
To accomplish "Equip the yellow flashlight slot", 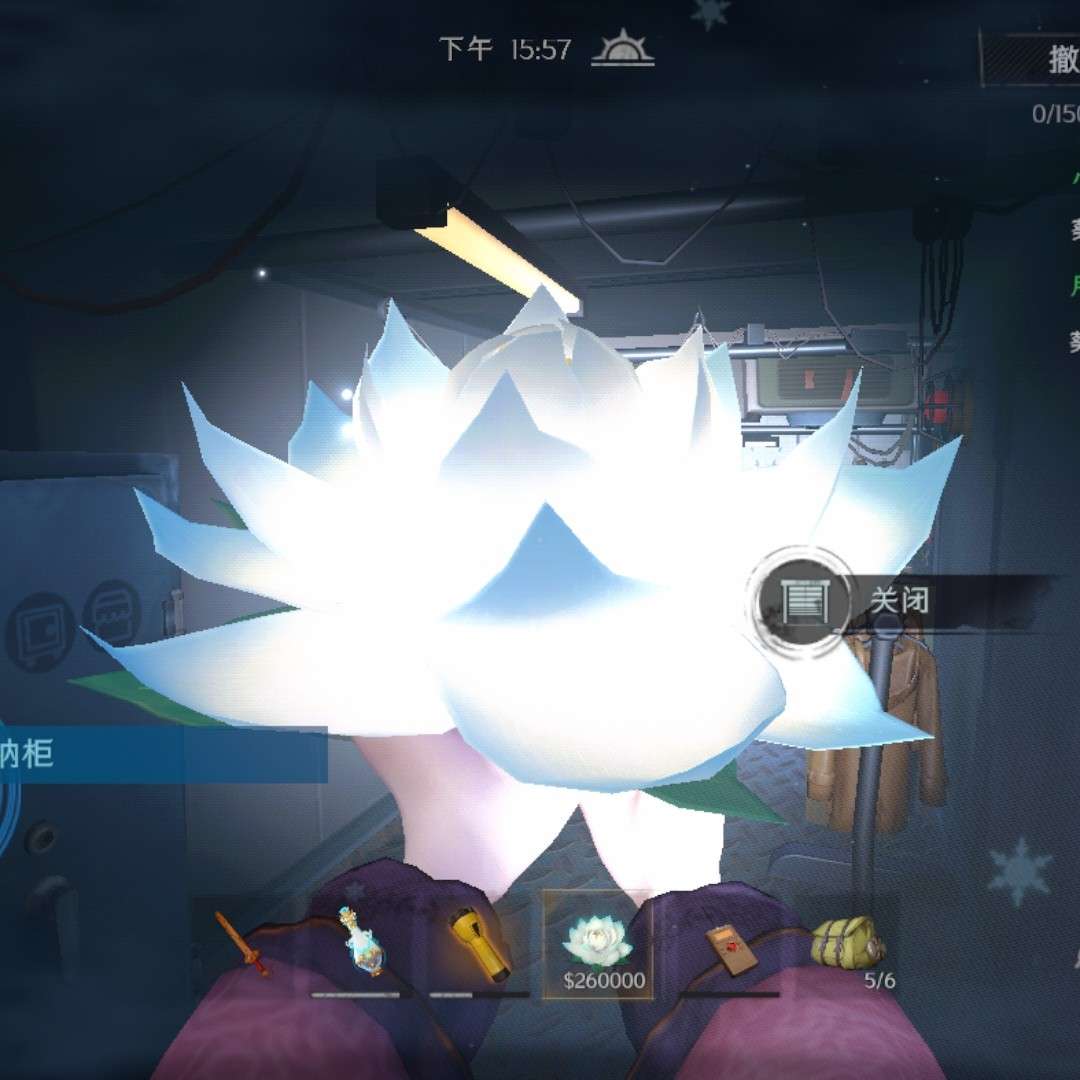I will [479, 945].
